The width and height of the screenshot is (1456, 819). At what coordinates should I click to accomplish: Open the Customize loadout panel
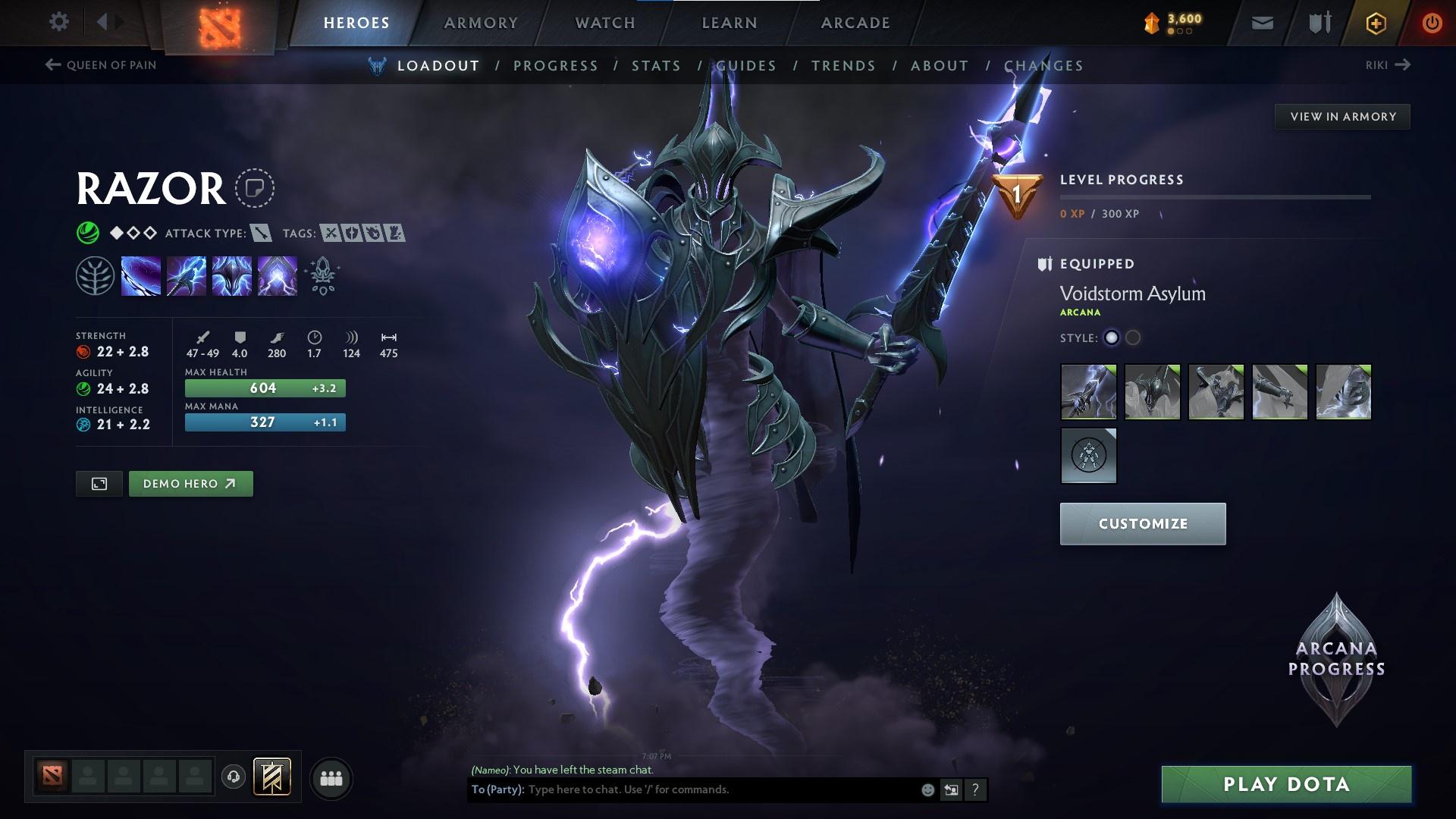pos(1142,523)
